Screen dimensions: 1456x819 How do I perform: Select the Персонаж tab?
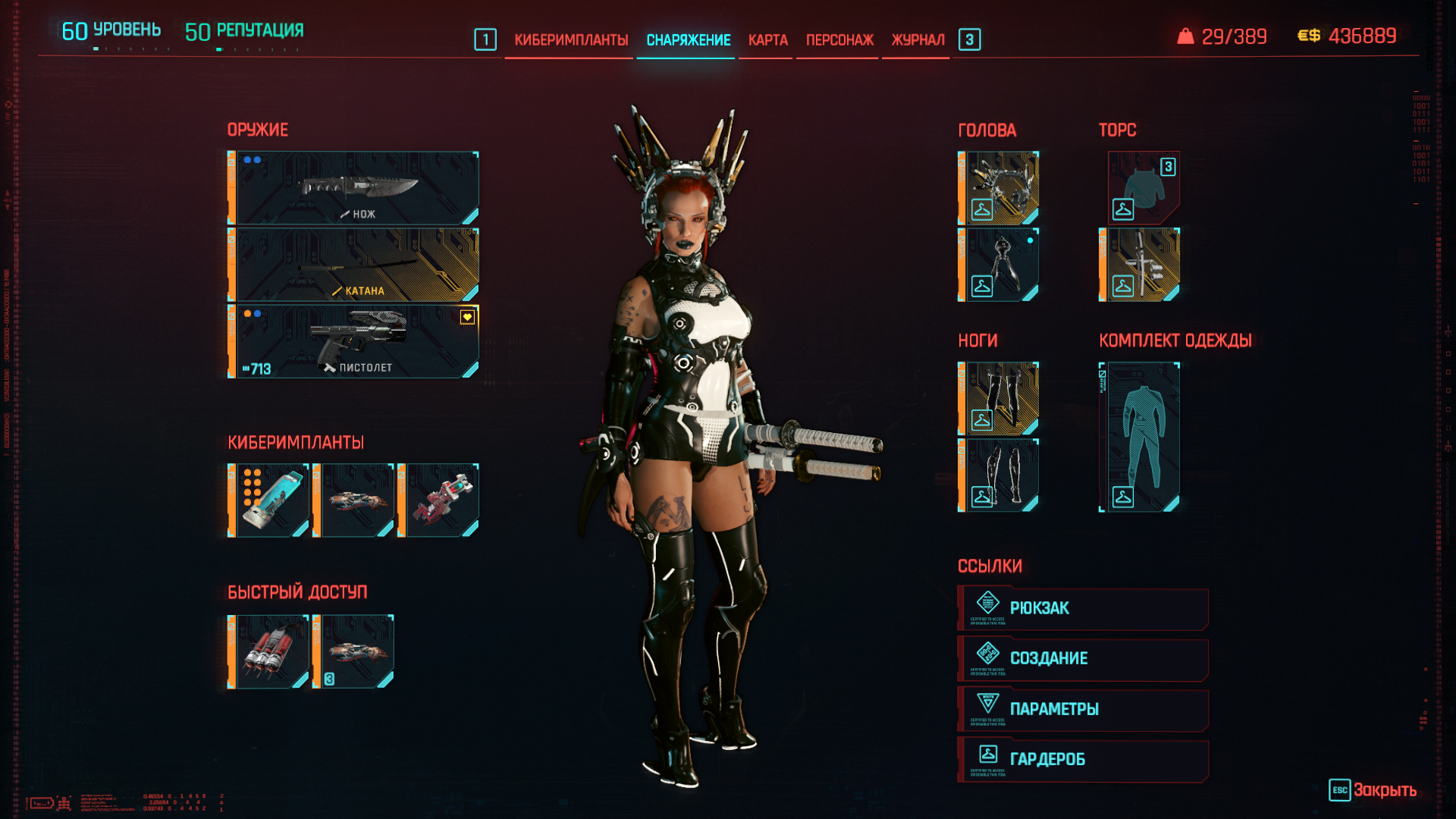point(839,40)
